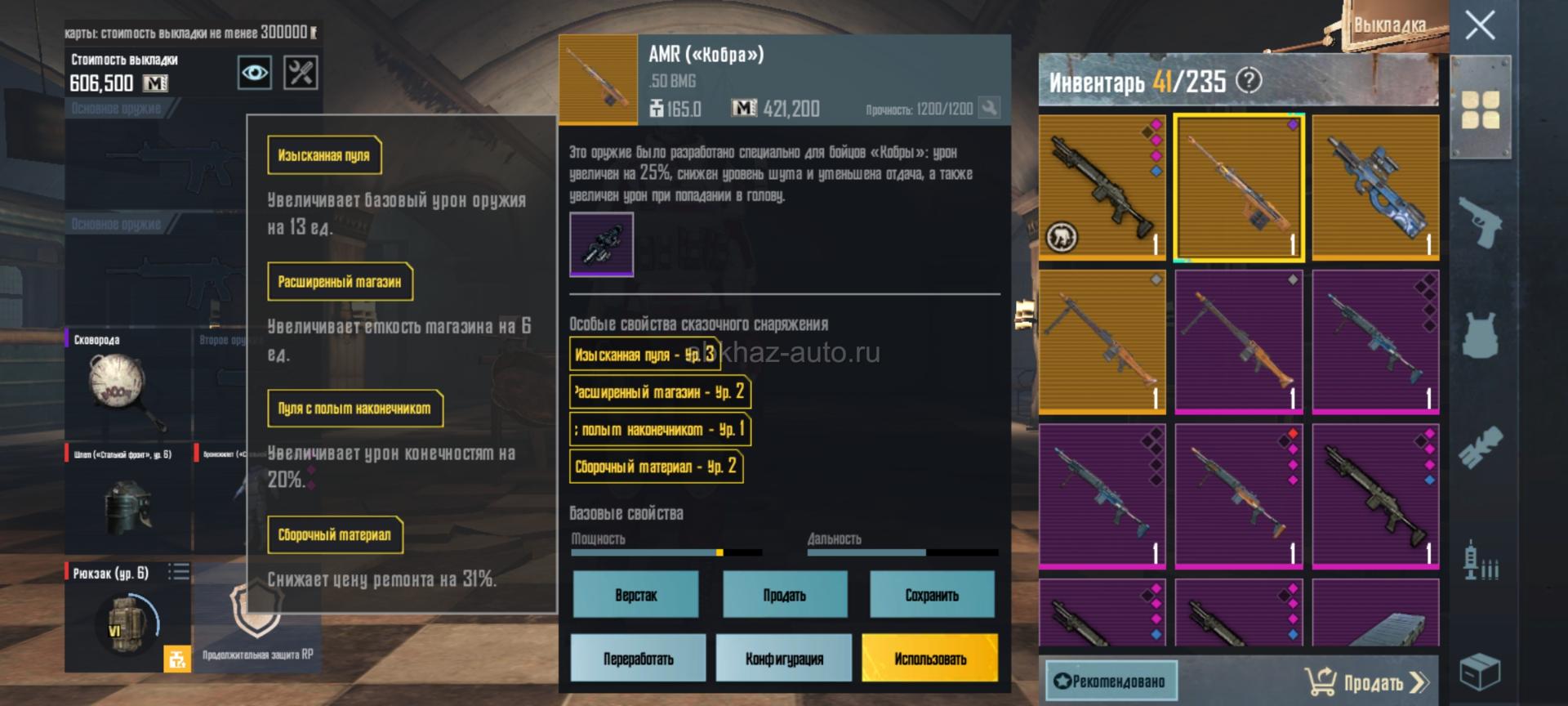The image size is (1568, 706).
Task: Close the inventory screen
Action: tap(1480, 26)
